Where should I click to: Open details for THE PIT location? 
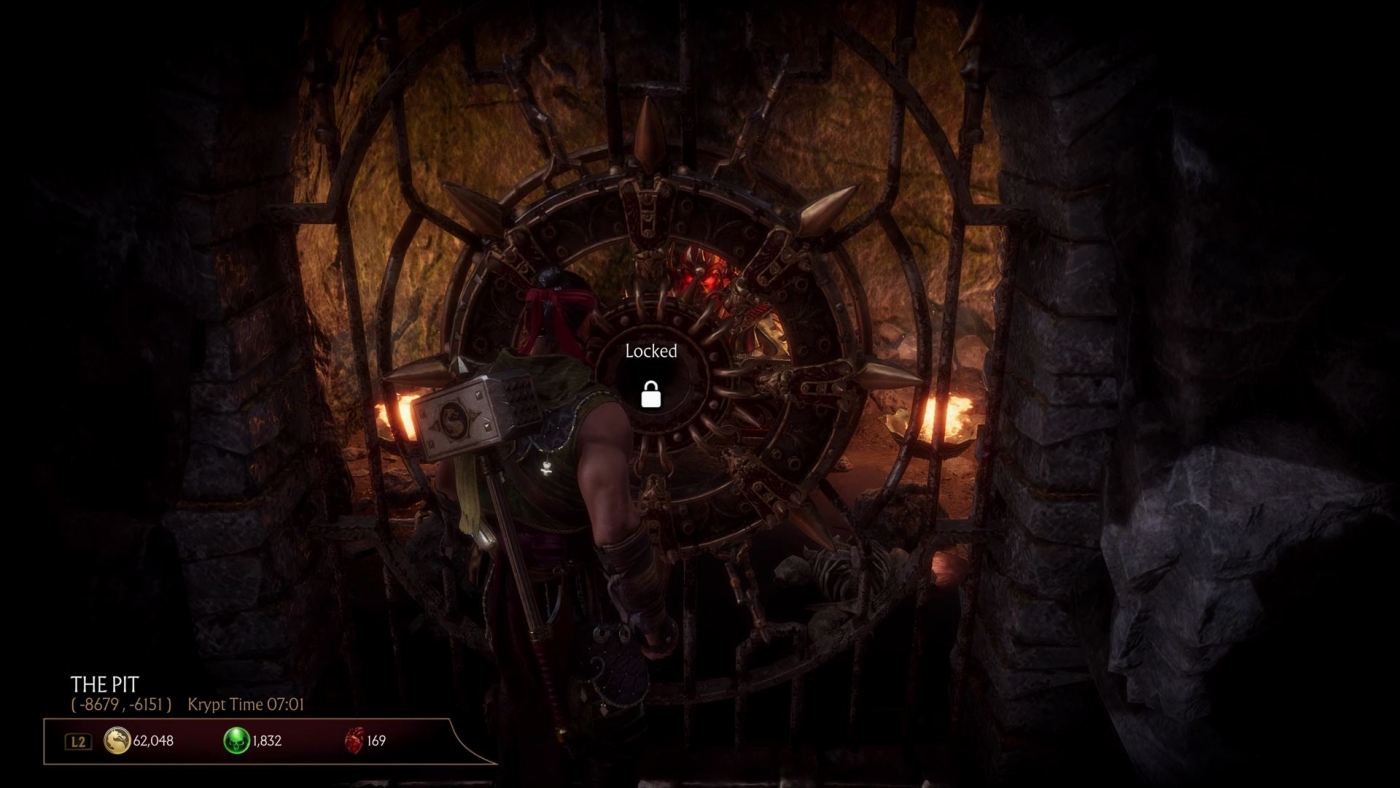[x=103, y=685]
